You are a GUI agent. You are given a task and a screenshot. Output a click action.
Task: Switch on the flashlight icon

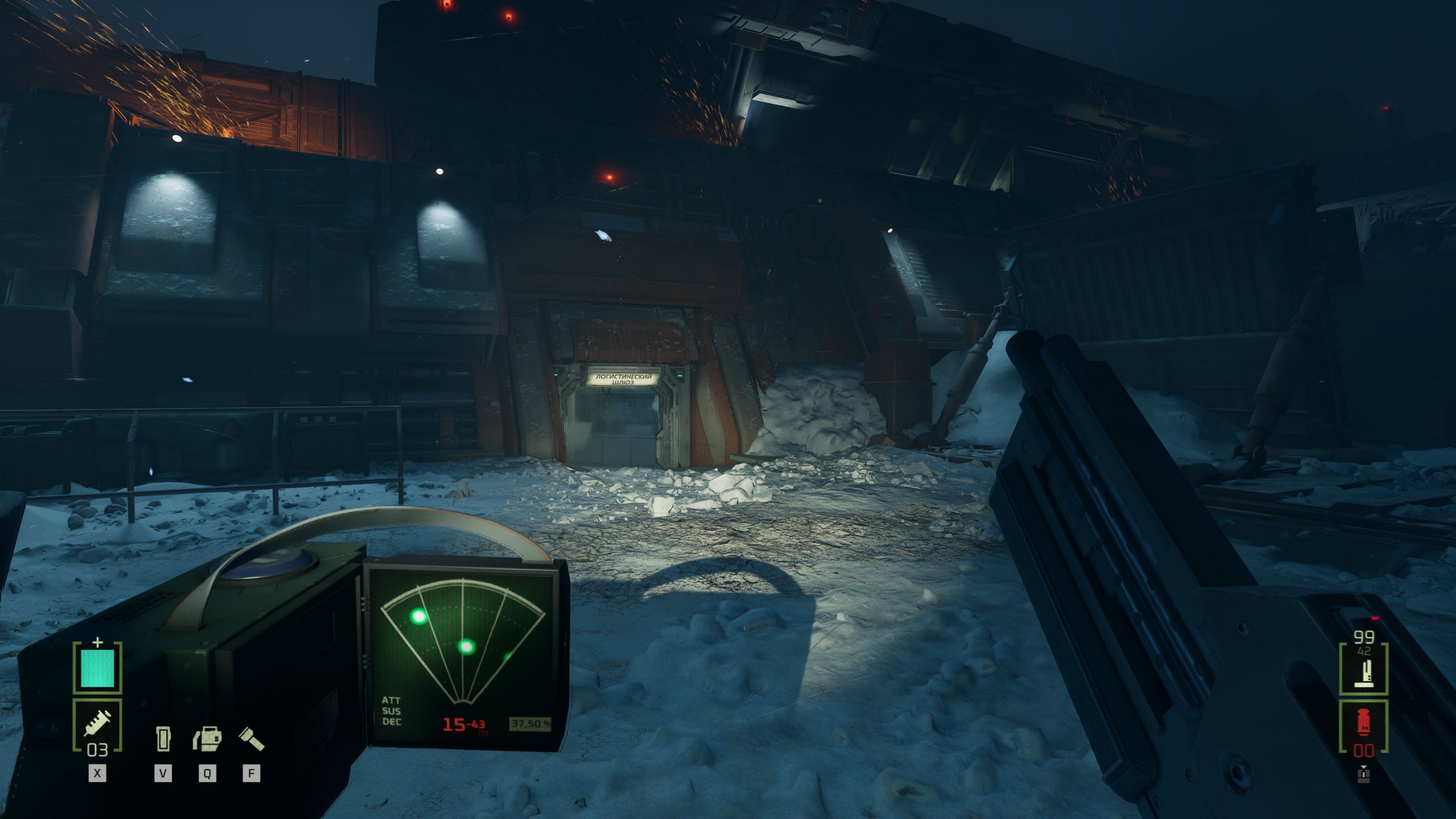[x=251, y=739]
